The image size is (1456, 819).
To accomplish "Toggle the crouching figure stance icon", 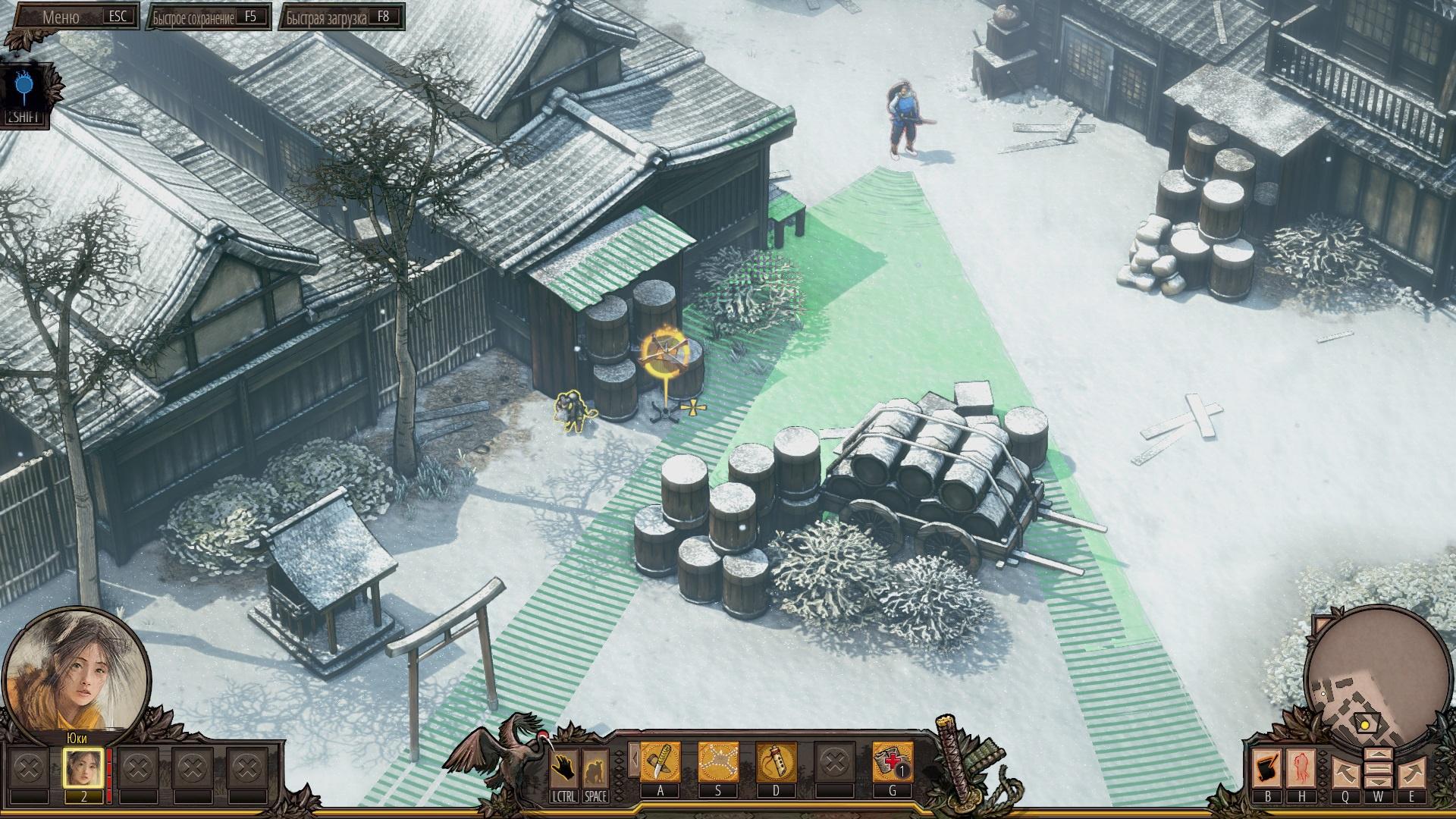I will [x=595, y=768].
